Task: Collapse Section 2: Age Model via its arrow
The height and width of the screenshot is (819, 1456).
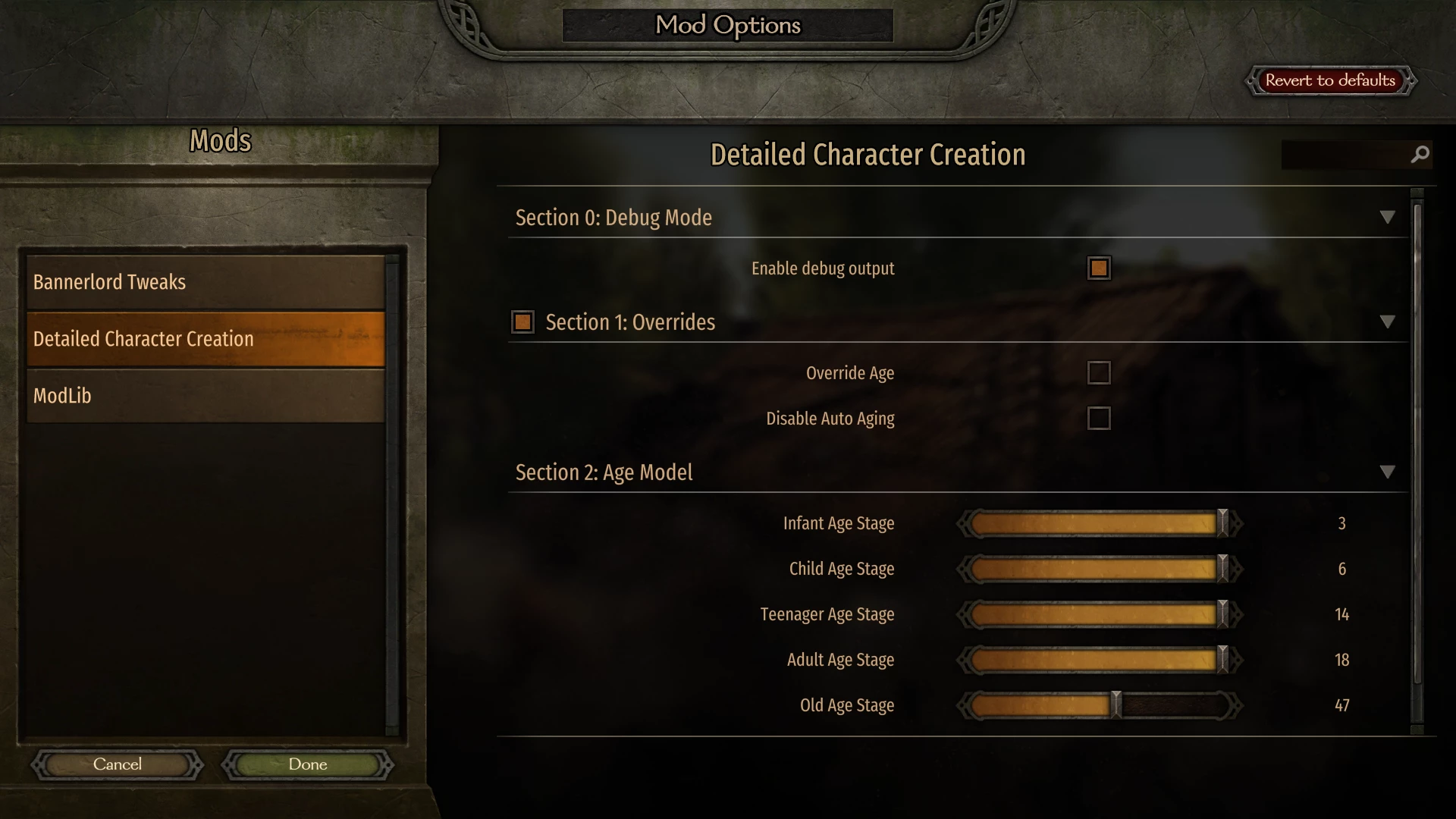Action: [x=1387, y=472]
